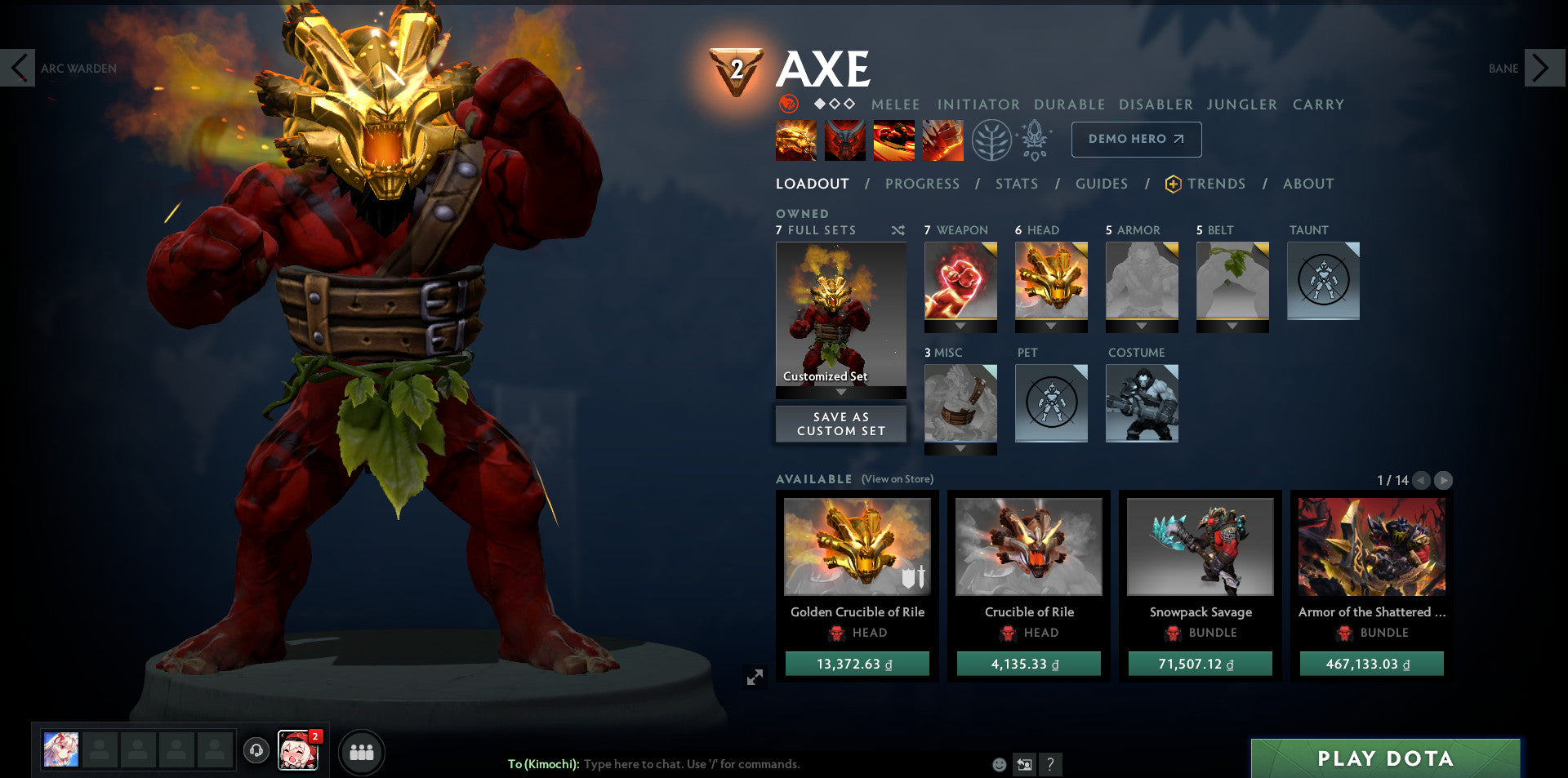This screenshot has height=778, width=1568.
Task: Open the View on Store link
Action: [x=897, y=479]
